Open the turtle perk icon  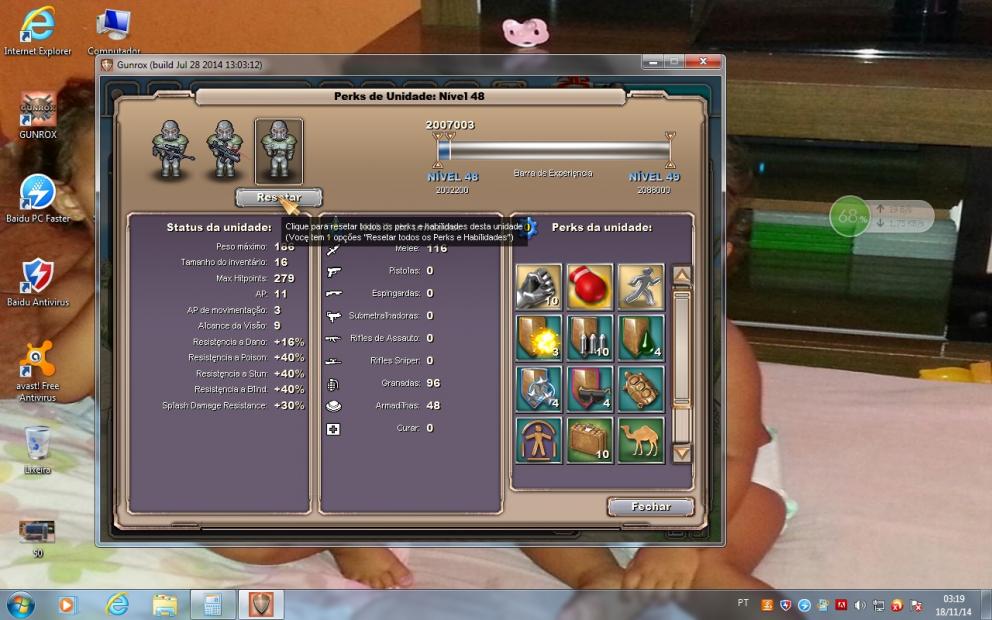coord(640,389)
